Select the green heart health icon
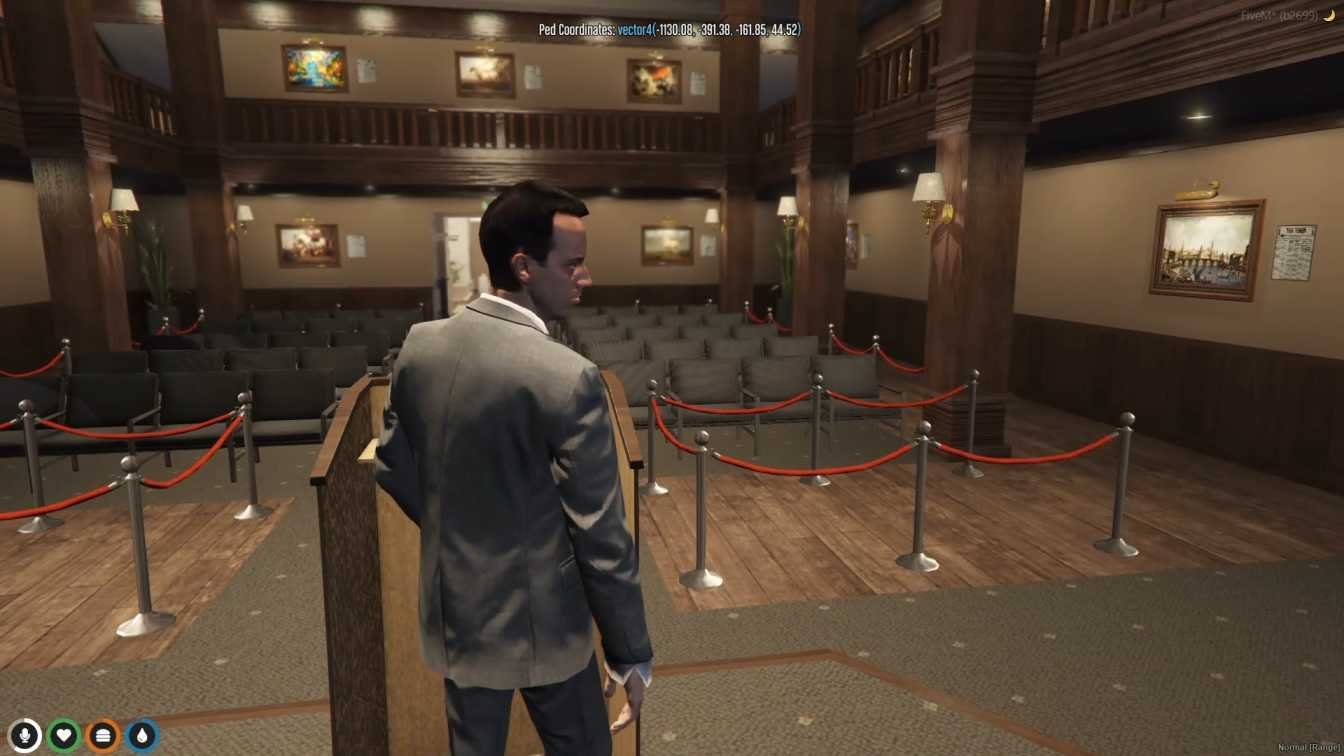The image size is (1344, 756). tap(64, 736)
